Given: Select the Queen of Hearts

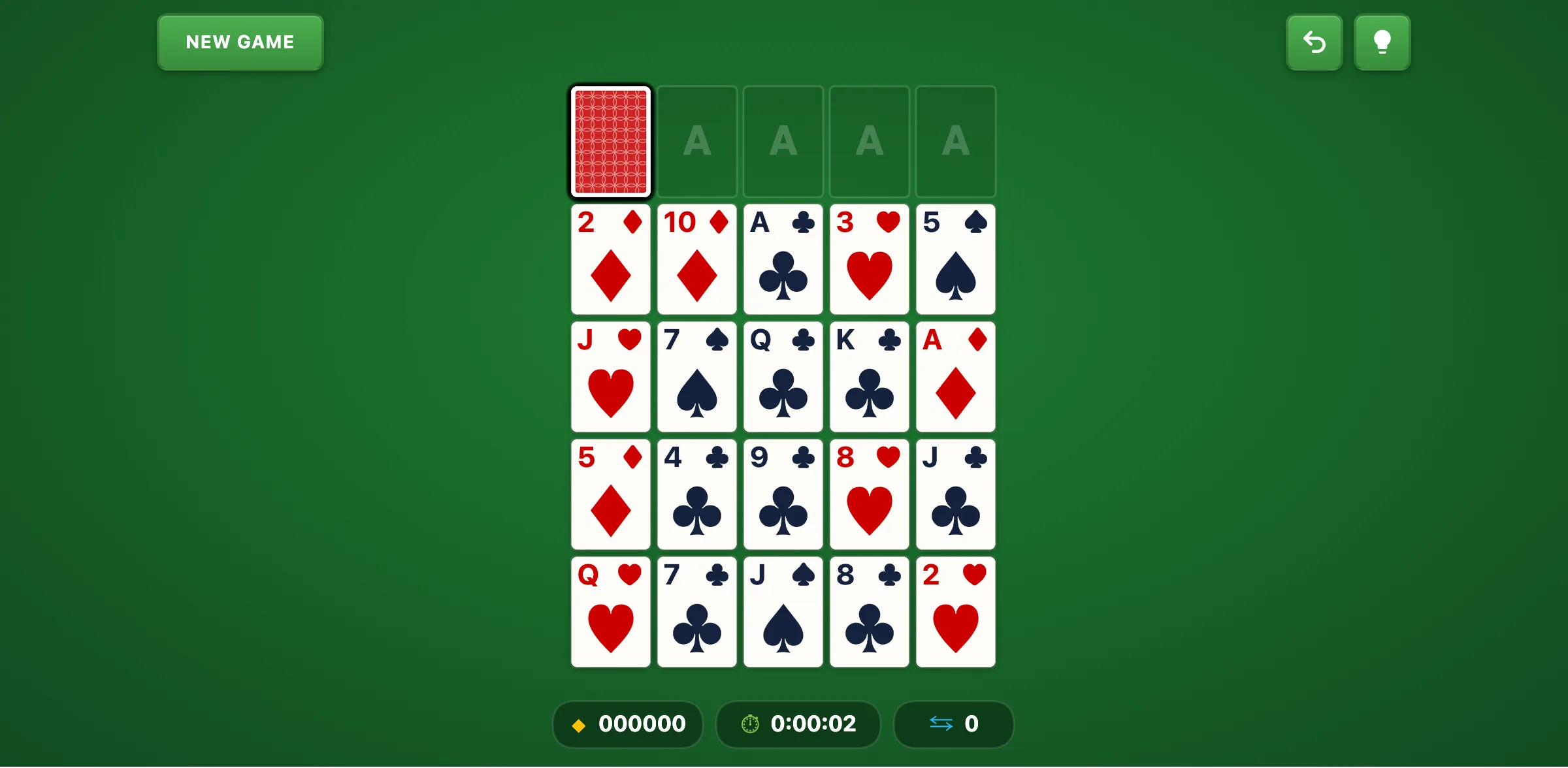Looking at the screenshot, I should coord(610,612).
